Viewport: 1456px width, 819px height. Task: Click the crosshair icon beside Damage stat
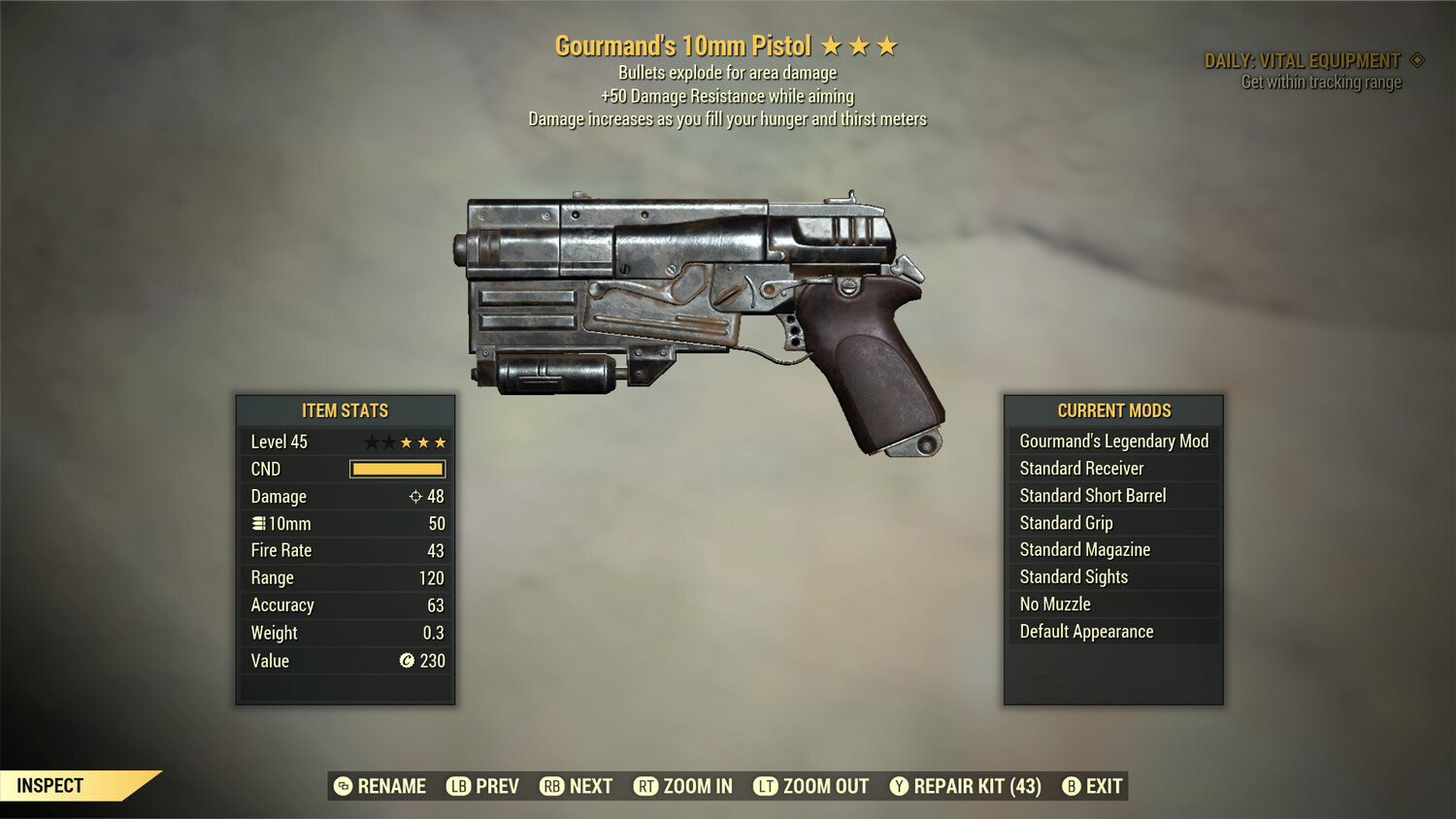tap(417, 496)
